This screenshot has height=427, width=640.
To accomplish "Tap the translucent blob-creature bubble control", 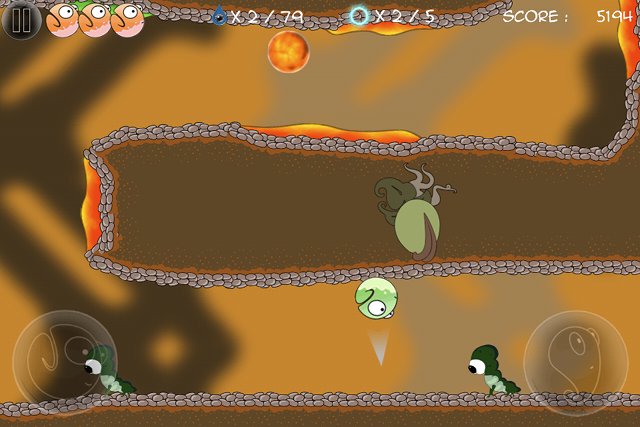I will (x=575, y=360).
